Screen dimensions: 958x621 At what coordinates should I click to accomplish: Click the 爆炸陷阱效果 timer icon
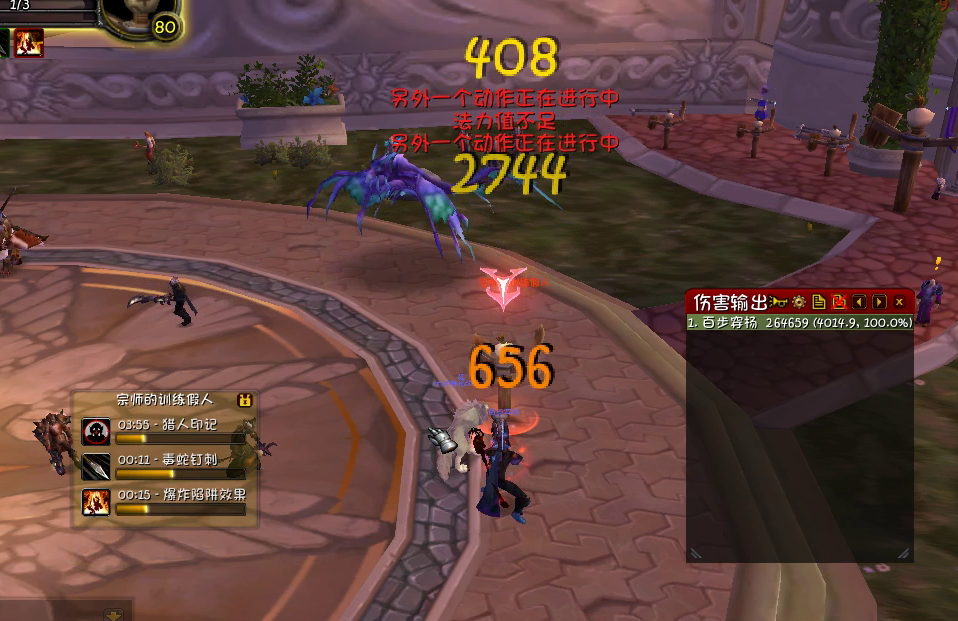tap(96, 501)
